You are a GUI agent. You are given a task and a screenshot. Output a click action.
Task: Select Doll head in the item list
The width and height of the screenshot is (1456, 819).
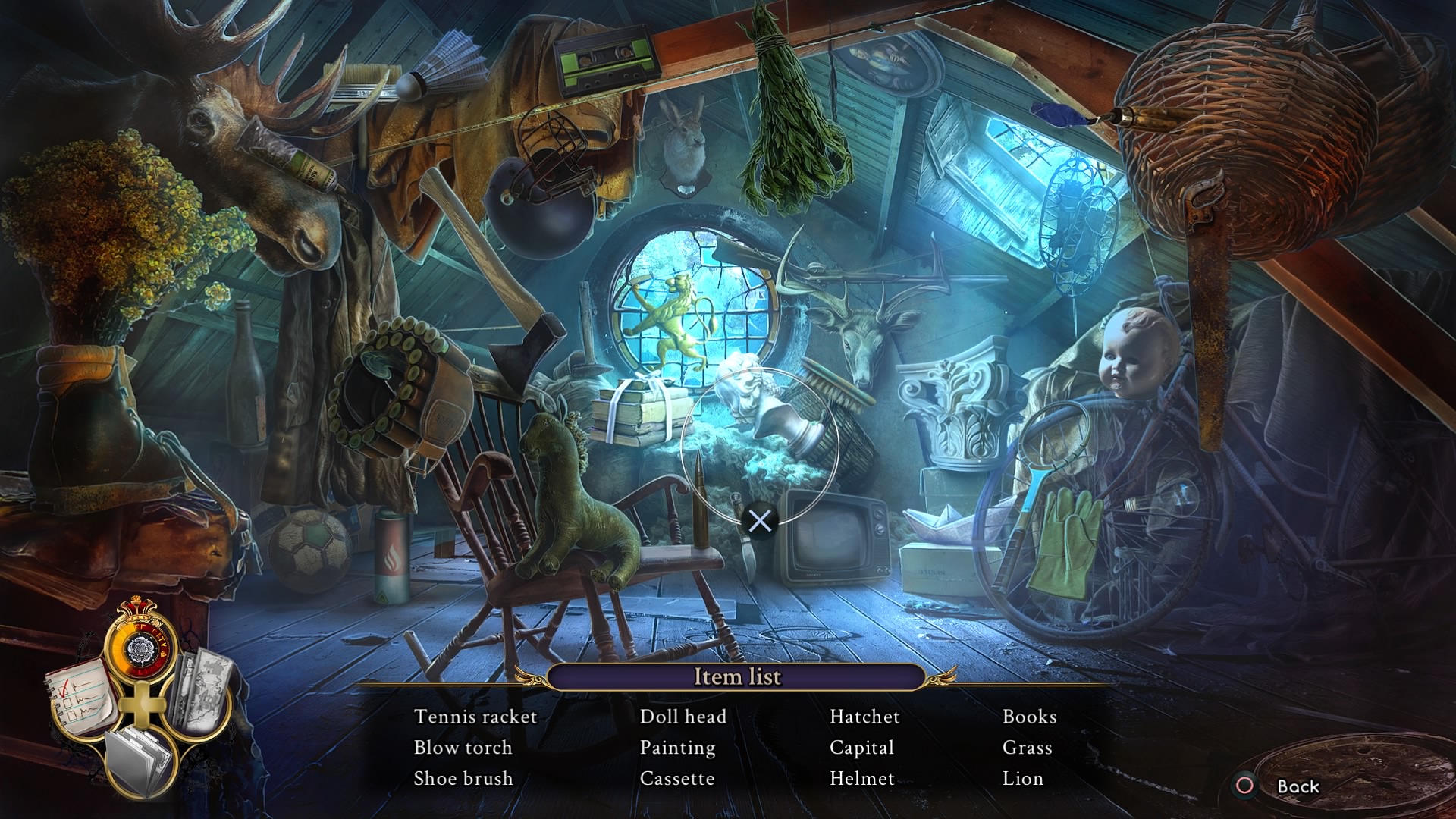682,717
